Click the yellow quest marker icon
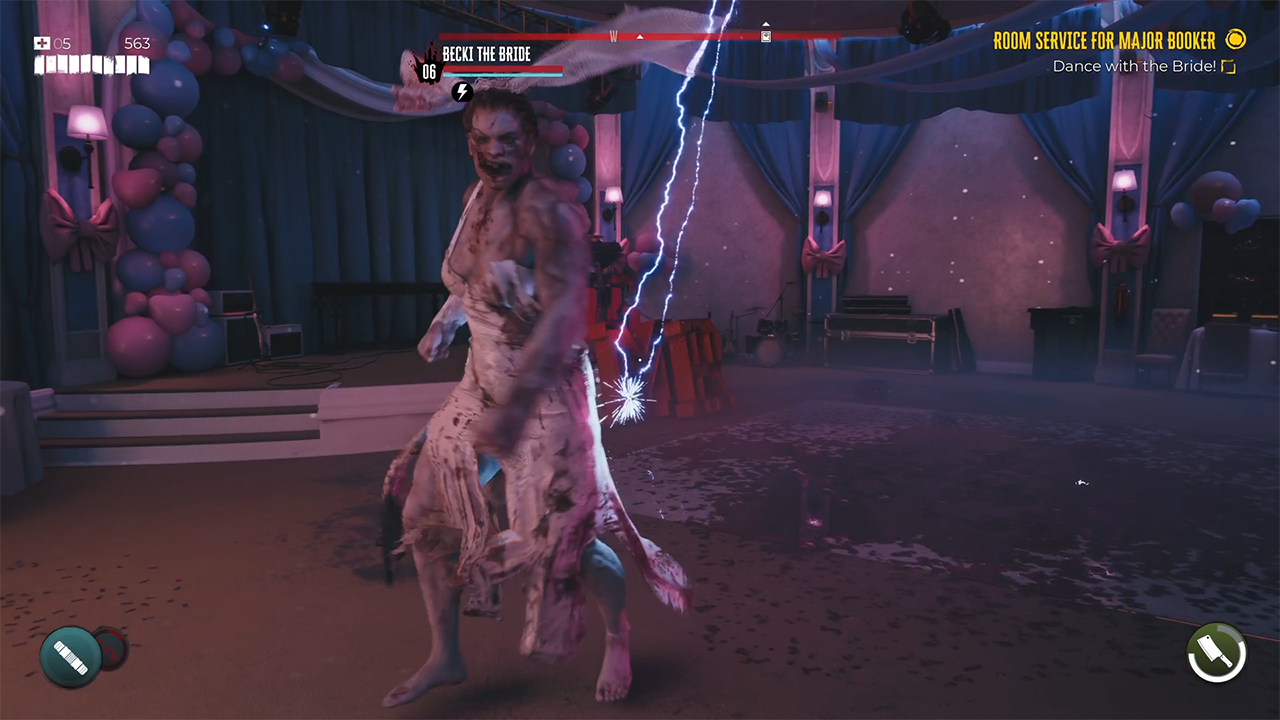The width and height of the screenshot is (1280, 720). [x=1236, y=40]
